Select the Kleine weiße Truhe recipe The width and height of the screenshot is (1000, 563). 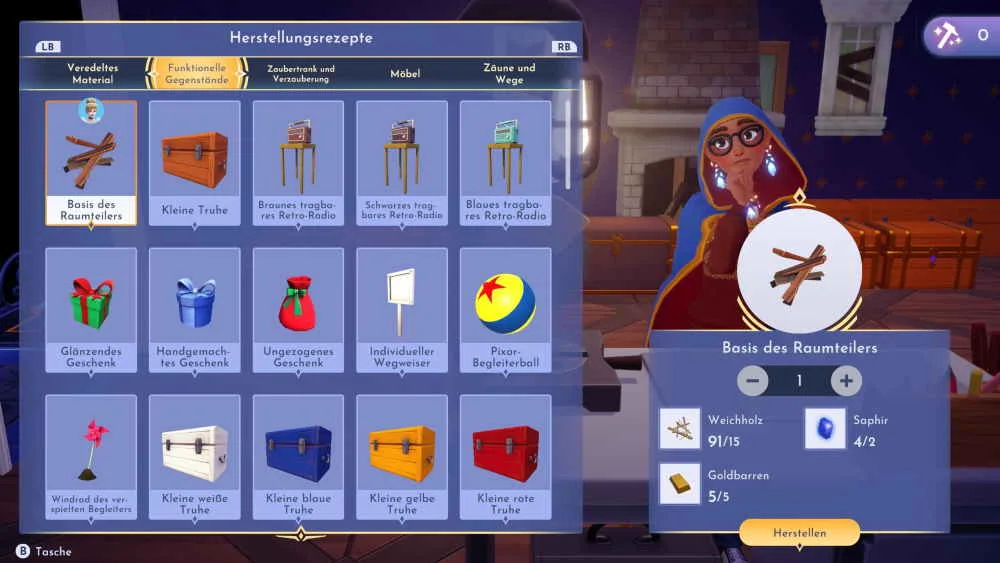[x=195, y=456]
